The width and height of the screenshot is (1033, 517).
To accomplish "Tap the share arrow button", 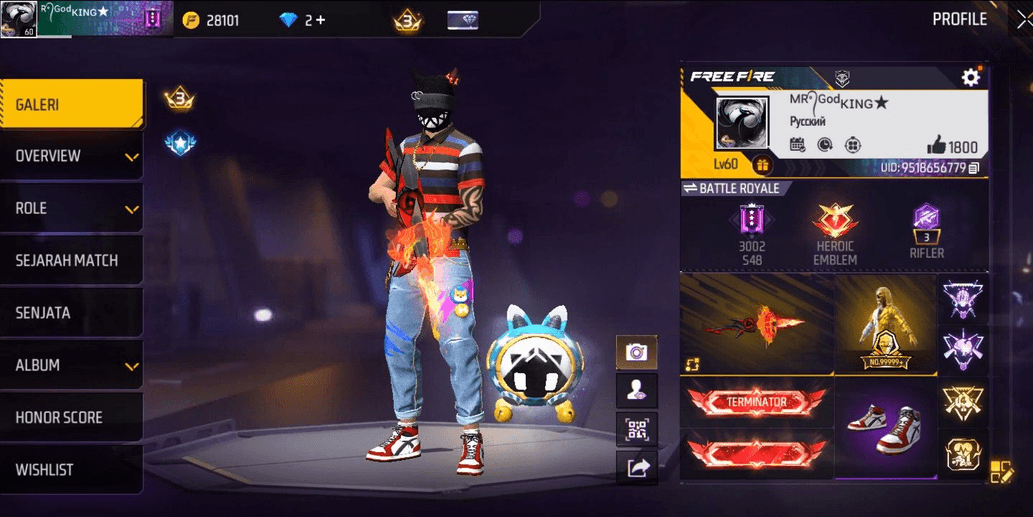I will (x=636, y=466).
